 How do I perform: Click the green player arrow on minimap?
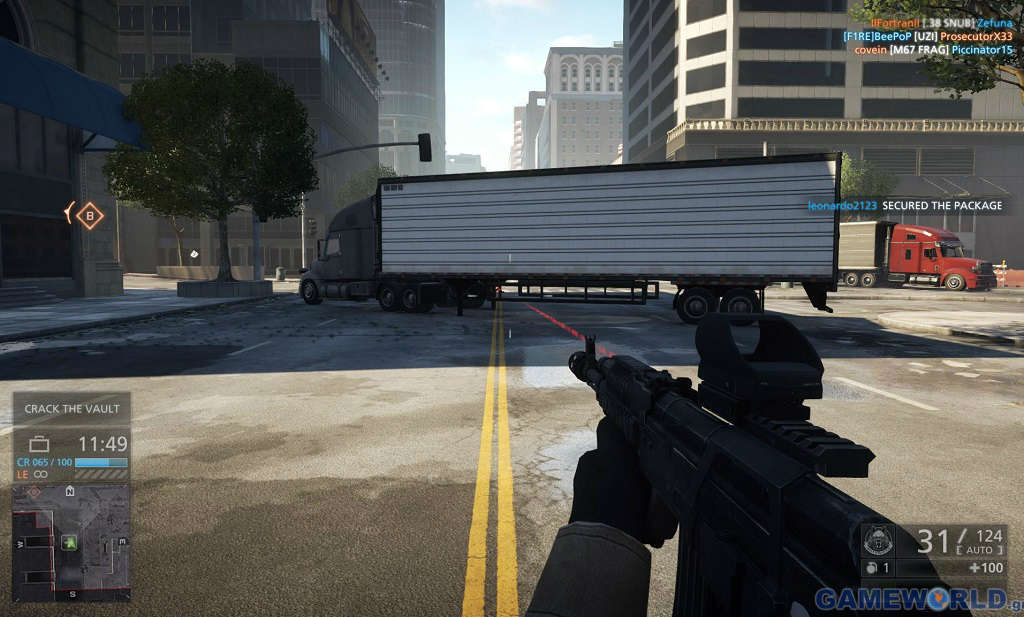pos(69,542)
